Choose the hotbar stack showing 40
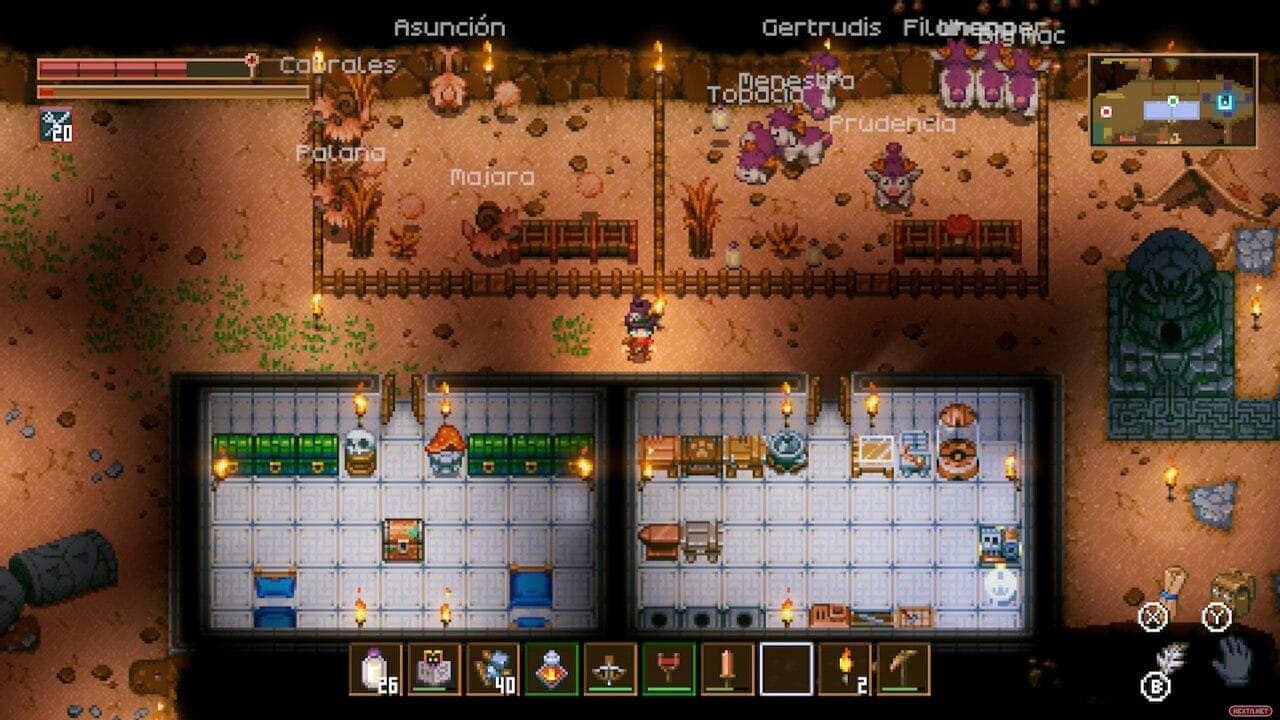Screen dimensions: 1280x720 (x=492, y=668)
